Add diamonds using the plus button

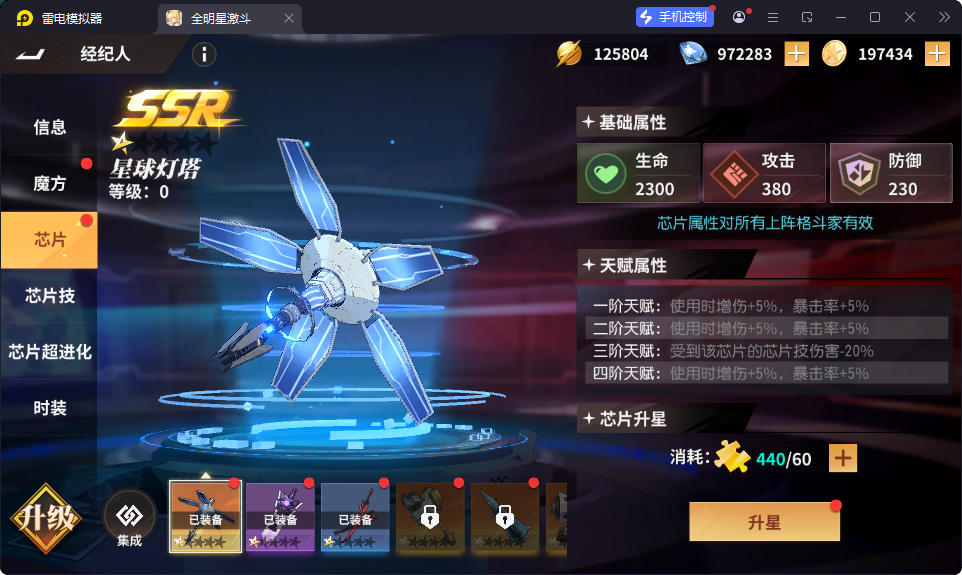tap(796, 54)
